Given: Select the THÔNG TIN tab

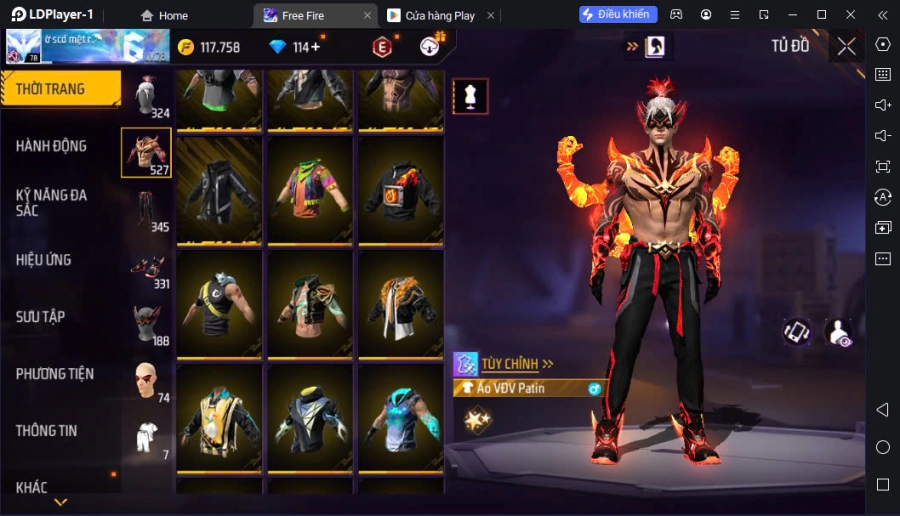Looking at the screenshot, I should click(47, 431).
